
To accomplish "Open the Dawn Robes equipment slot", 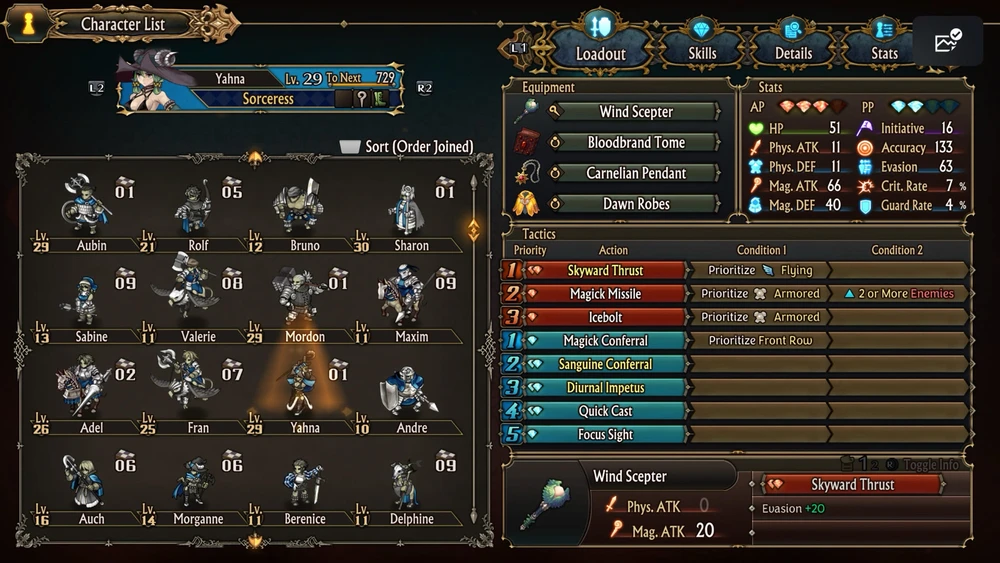I will pyautogui.click(x=635, y=204).
